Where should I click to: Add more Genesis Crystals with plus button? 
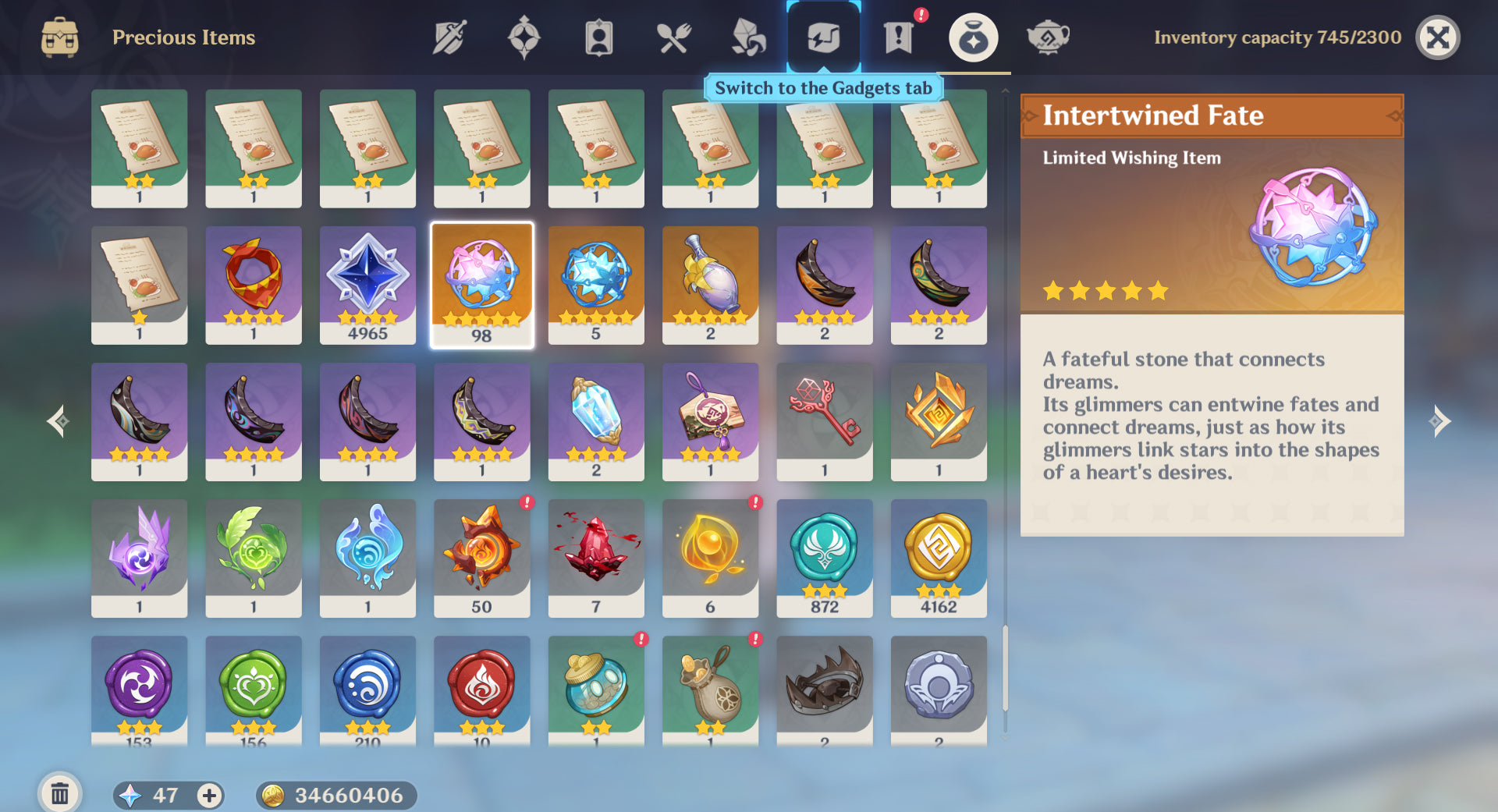pos(208,795)
